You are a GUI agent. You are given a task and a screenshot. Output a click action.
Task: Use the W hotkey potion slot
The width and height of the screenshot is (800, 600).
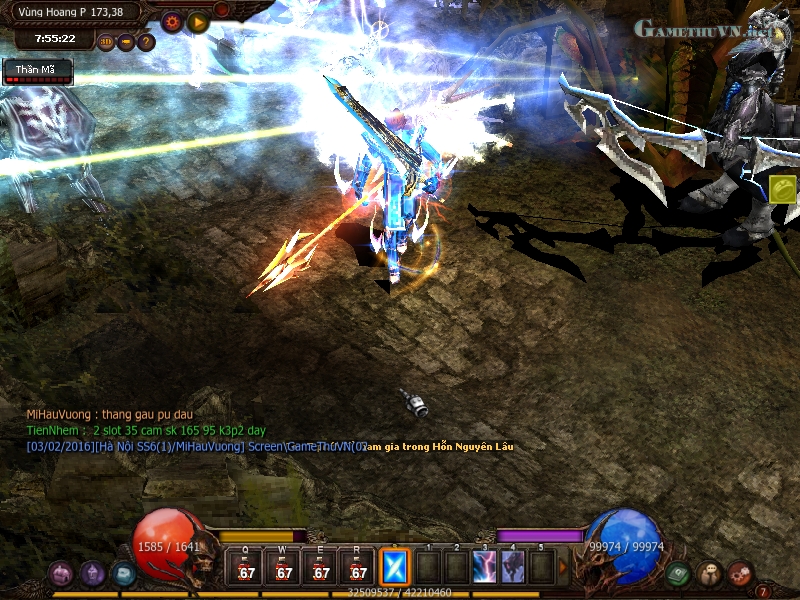pyautogui.click(x=284, y=569)
